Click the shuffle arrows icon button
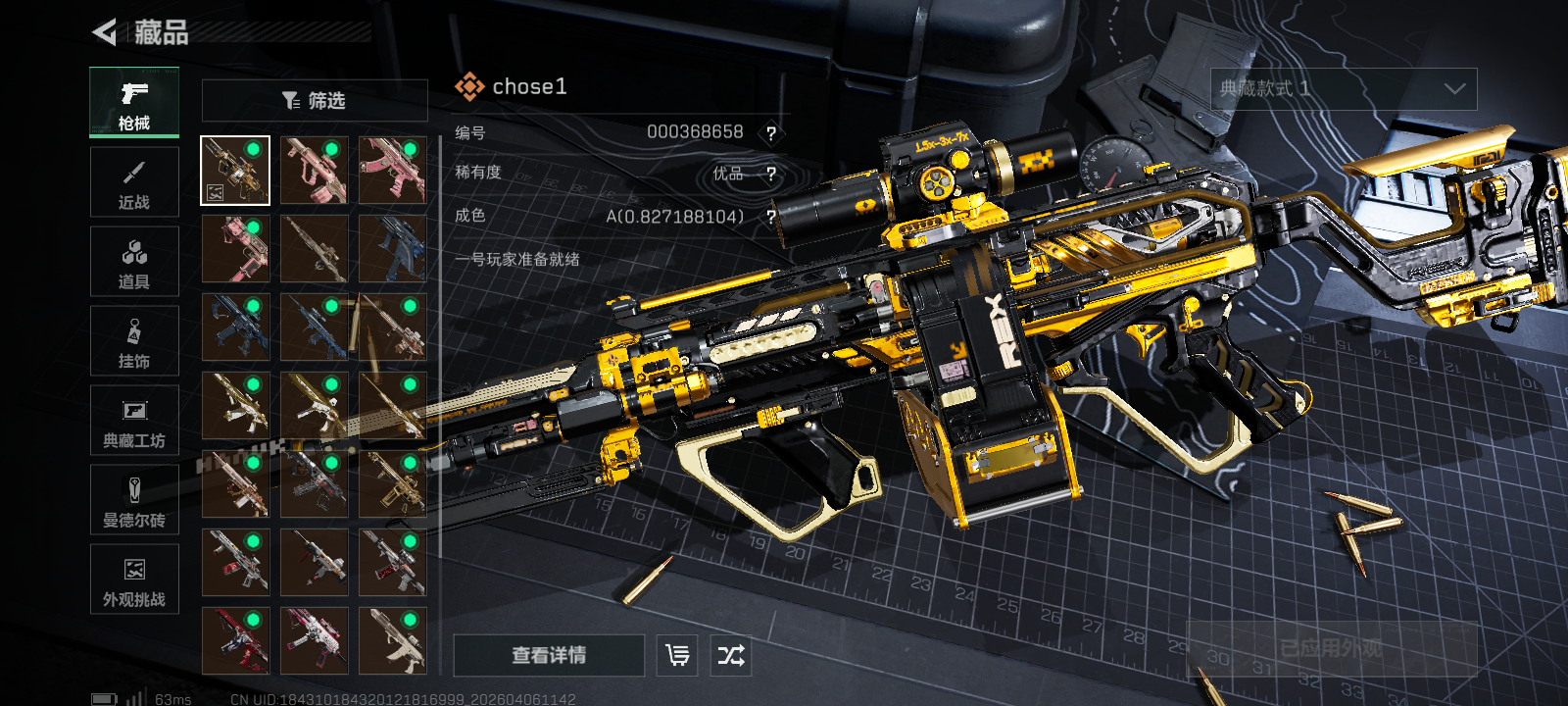This screenshot has width=1568, height=706. pos(731,655)
